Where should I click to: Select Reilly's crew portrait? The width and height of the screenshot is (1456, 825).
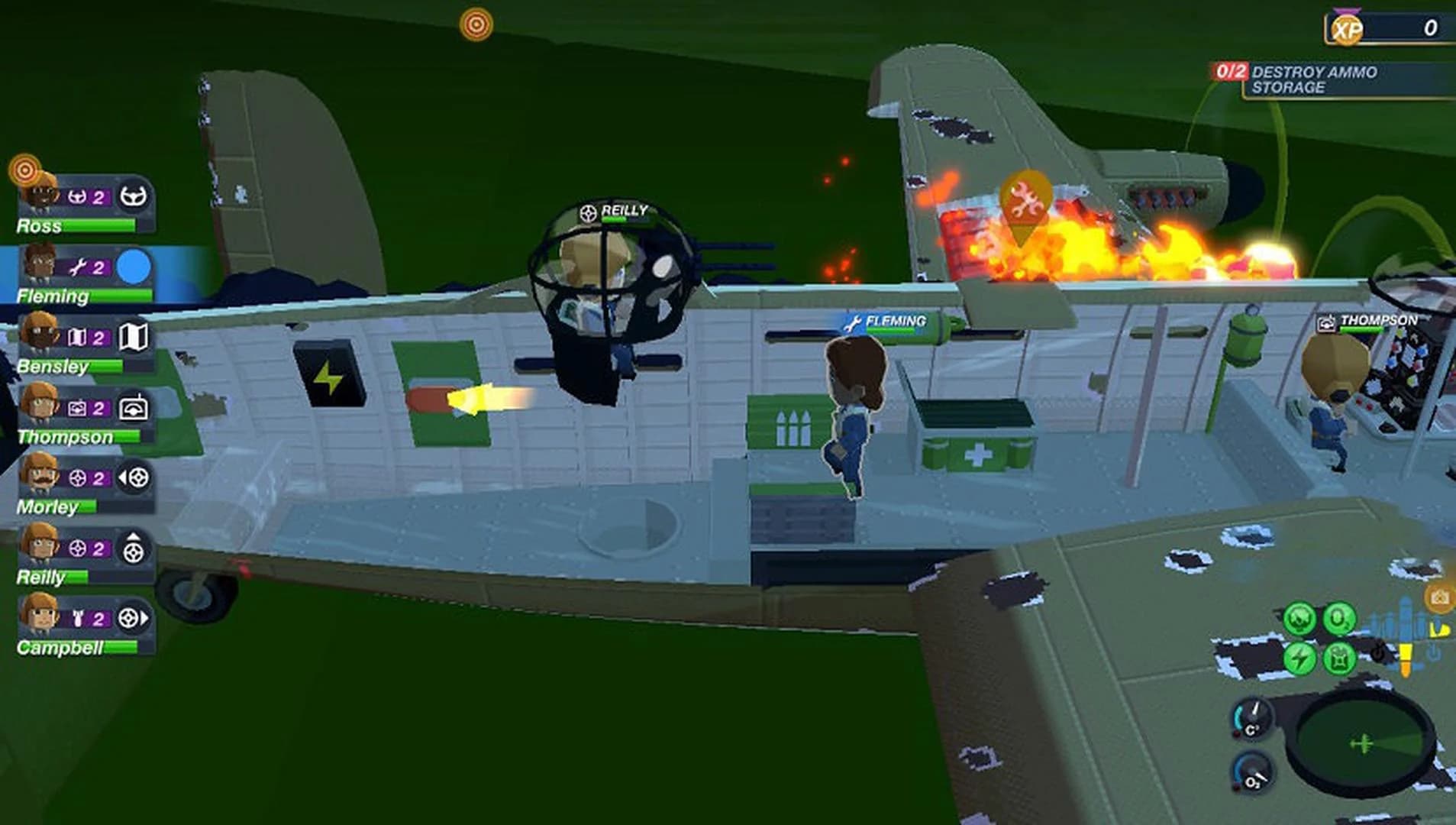pos(41,548)
